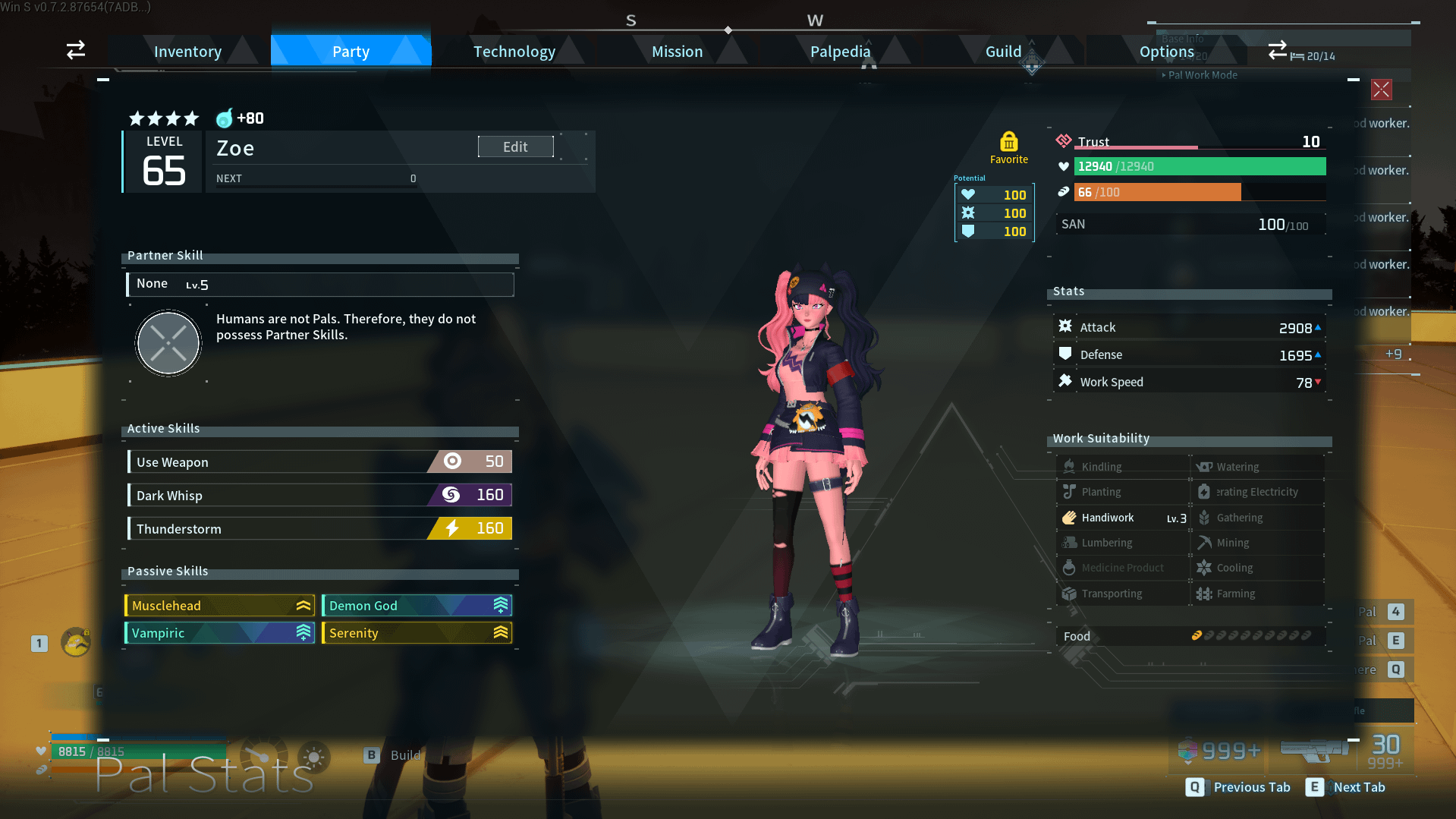Open the Technology tab
The height and width of the screenshot is (819, 1456).
coord(514,52)
